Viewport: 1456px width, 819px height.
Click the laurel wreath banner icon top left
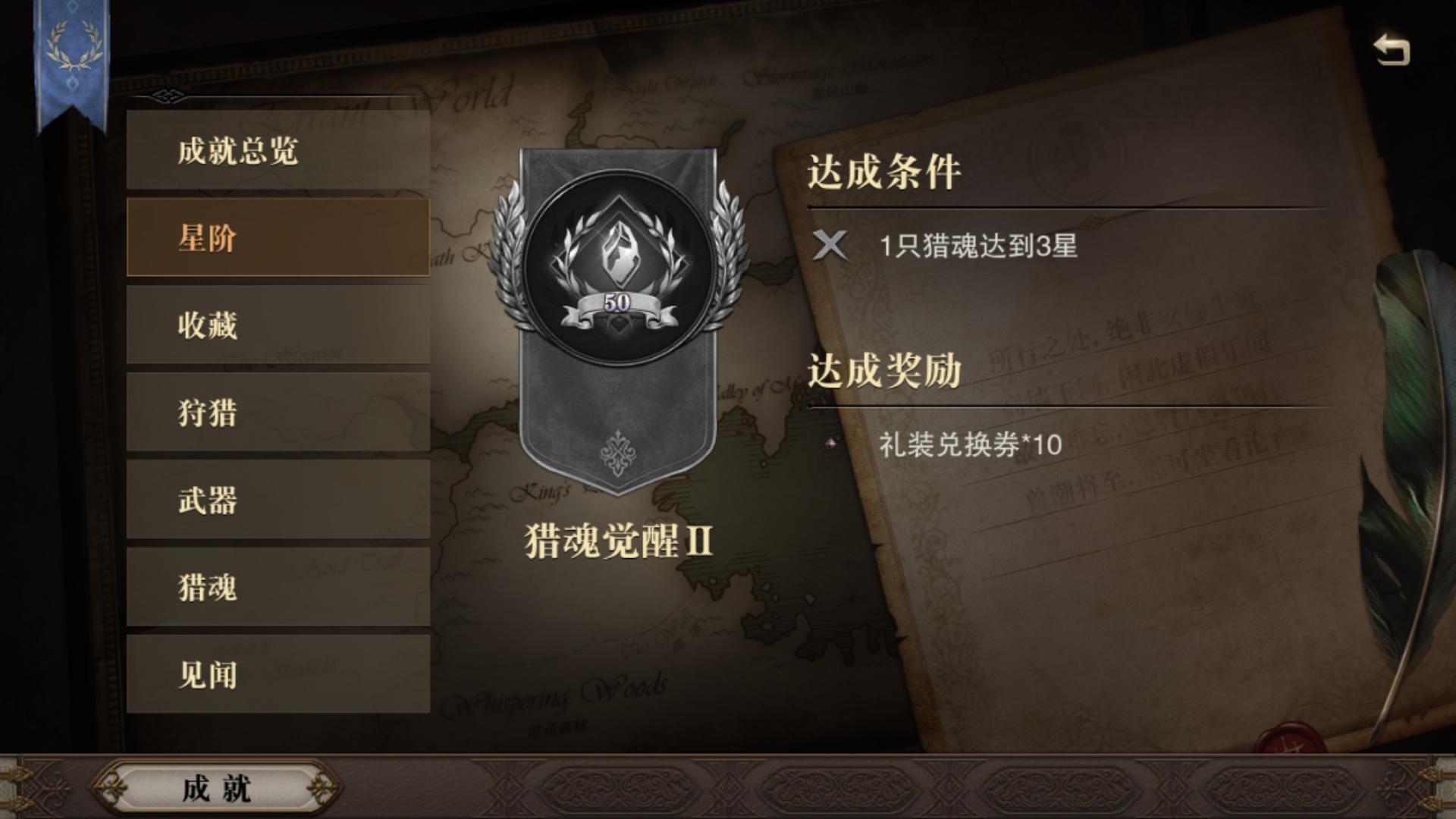click(72, 47)
